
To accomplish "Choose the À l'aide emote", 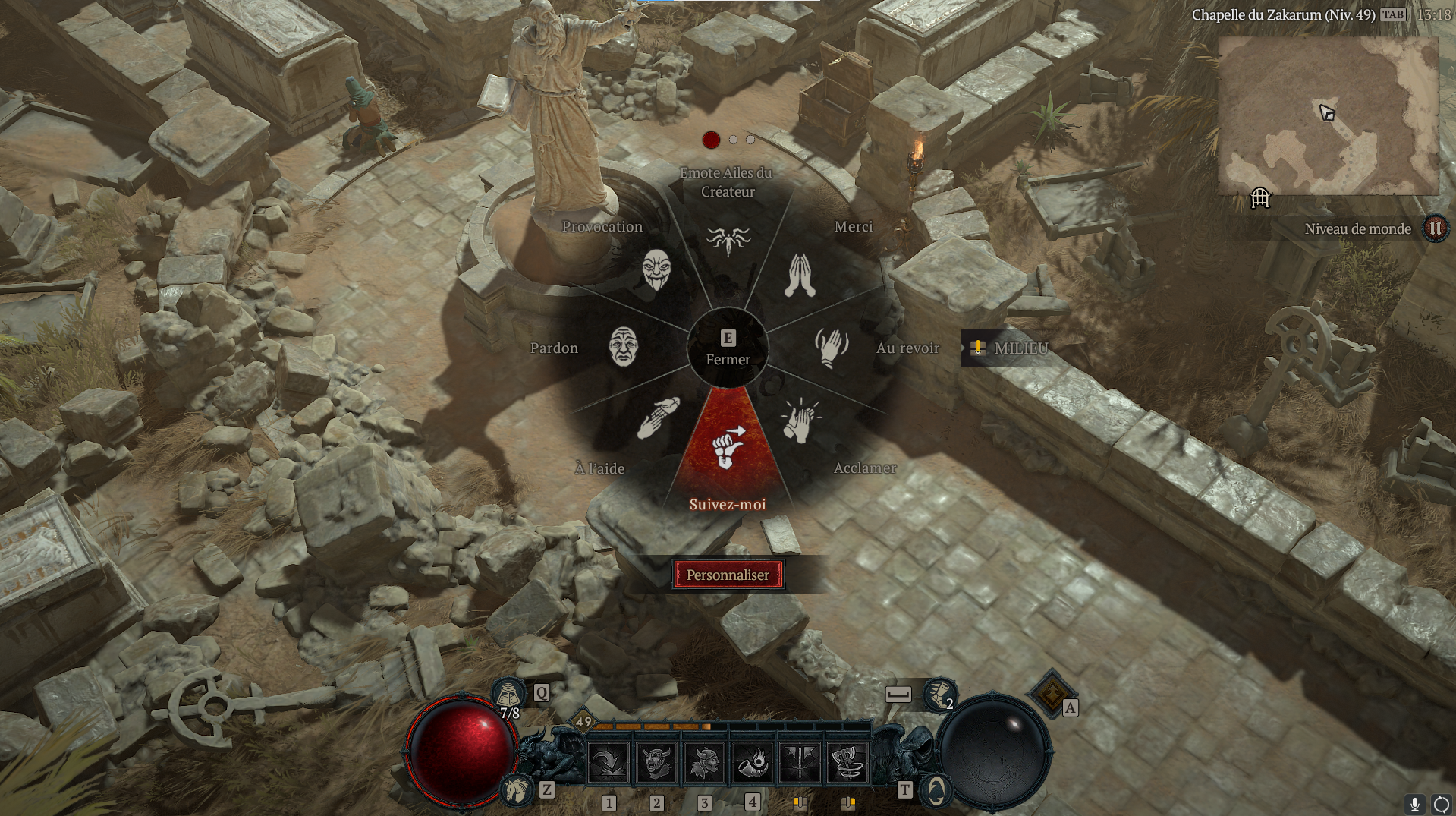I will coord(656,418).
